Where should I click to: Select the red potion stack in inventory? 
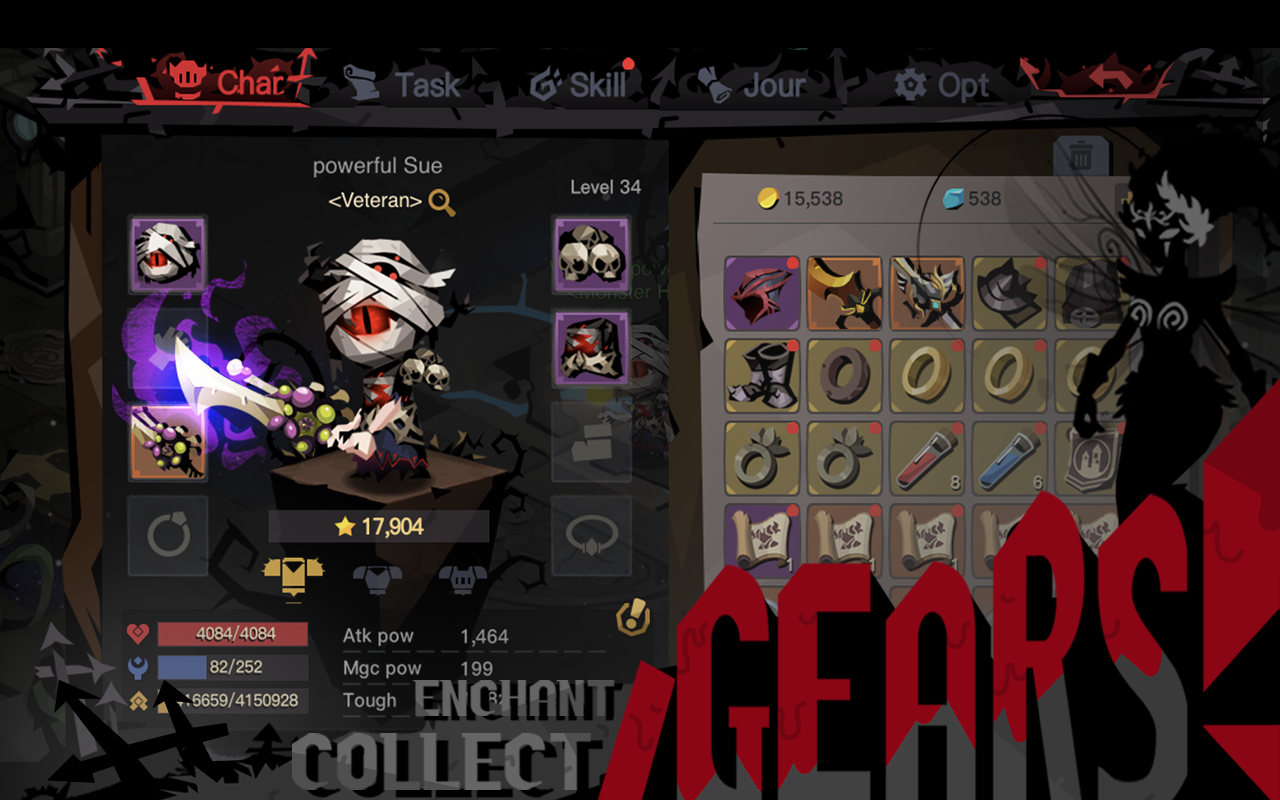[925, 458]
